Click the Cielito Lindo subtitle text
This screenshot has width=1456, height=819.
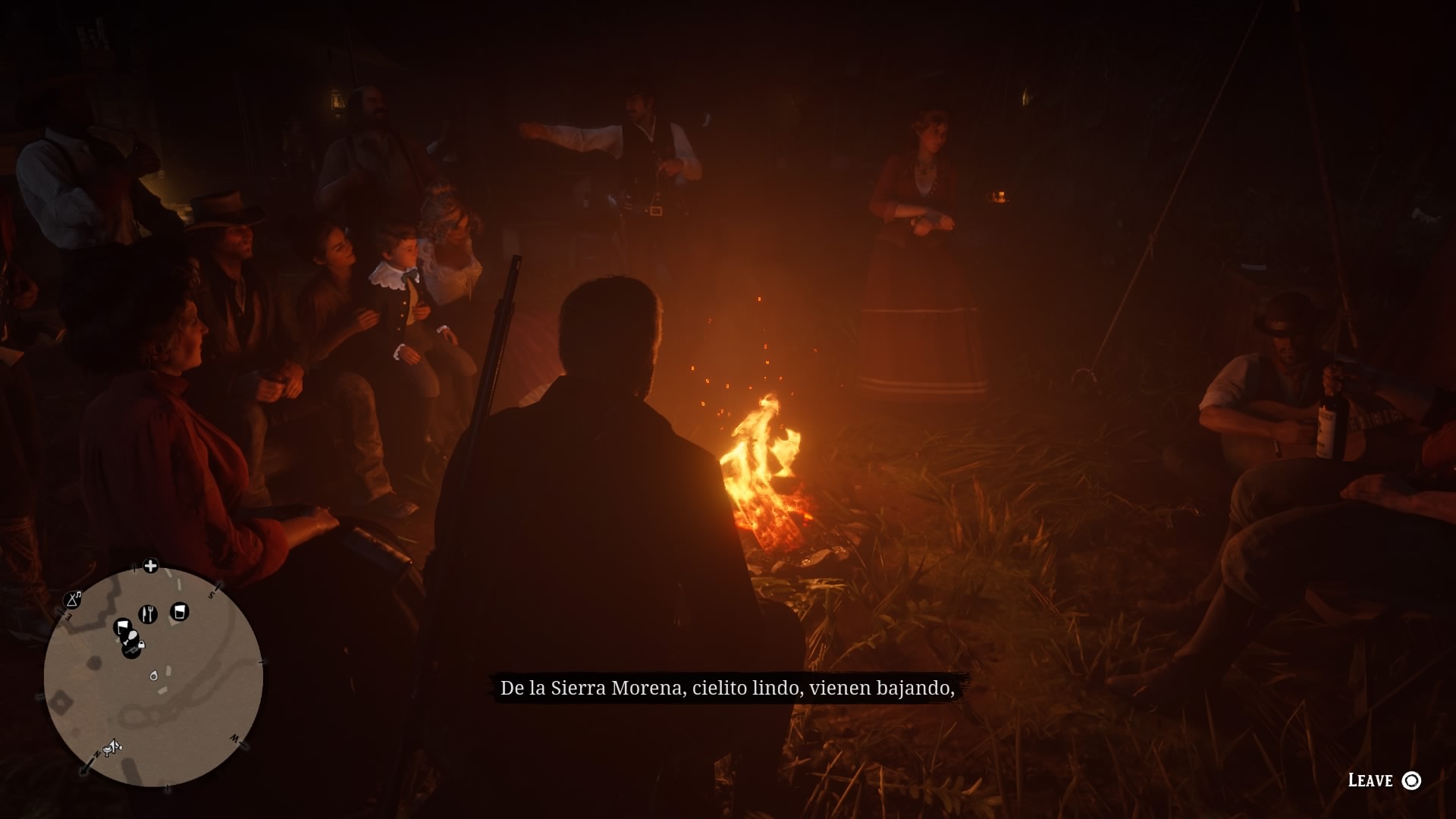(x=728, y=687)
